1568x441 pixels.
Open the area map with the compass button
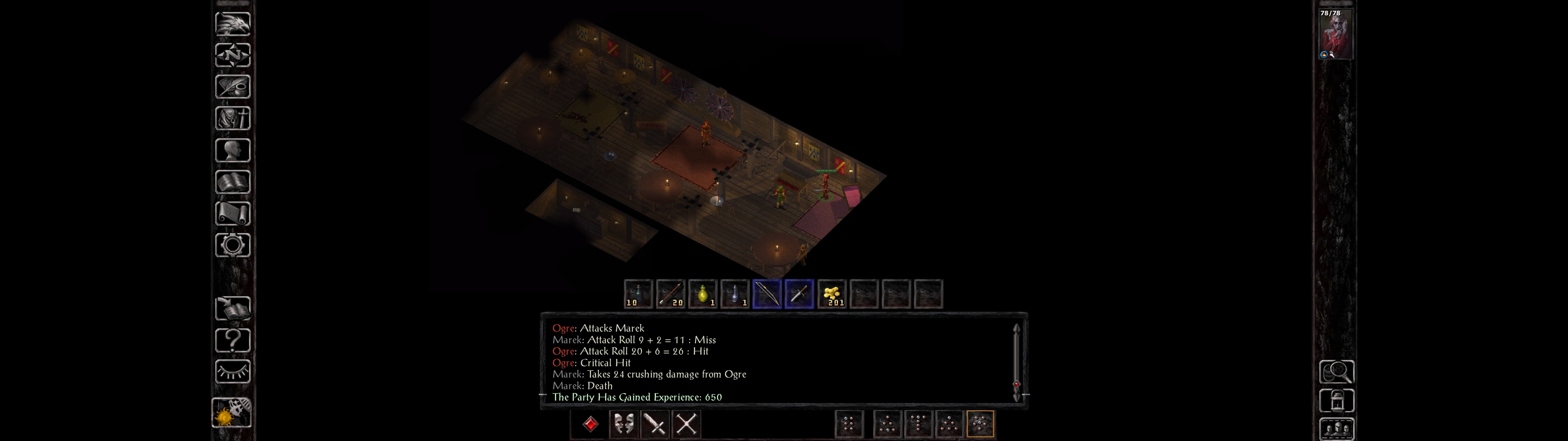click(x=232, y=55)
